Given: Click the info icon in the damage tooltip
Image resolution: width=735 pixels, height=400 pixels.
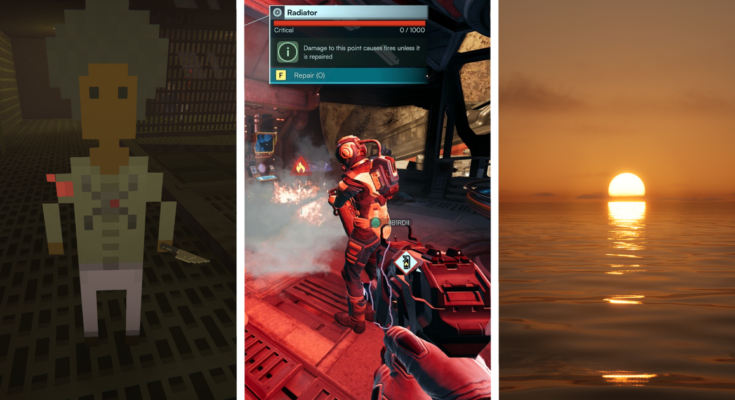Looking at the screenshot, I should 287,50.
